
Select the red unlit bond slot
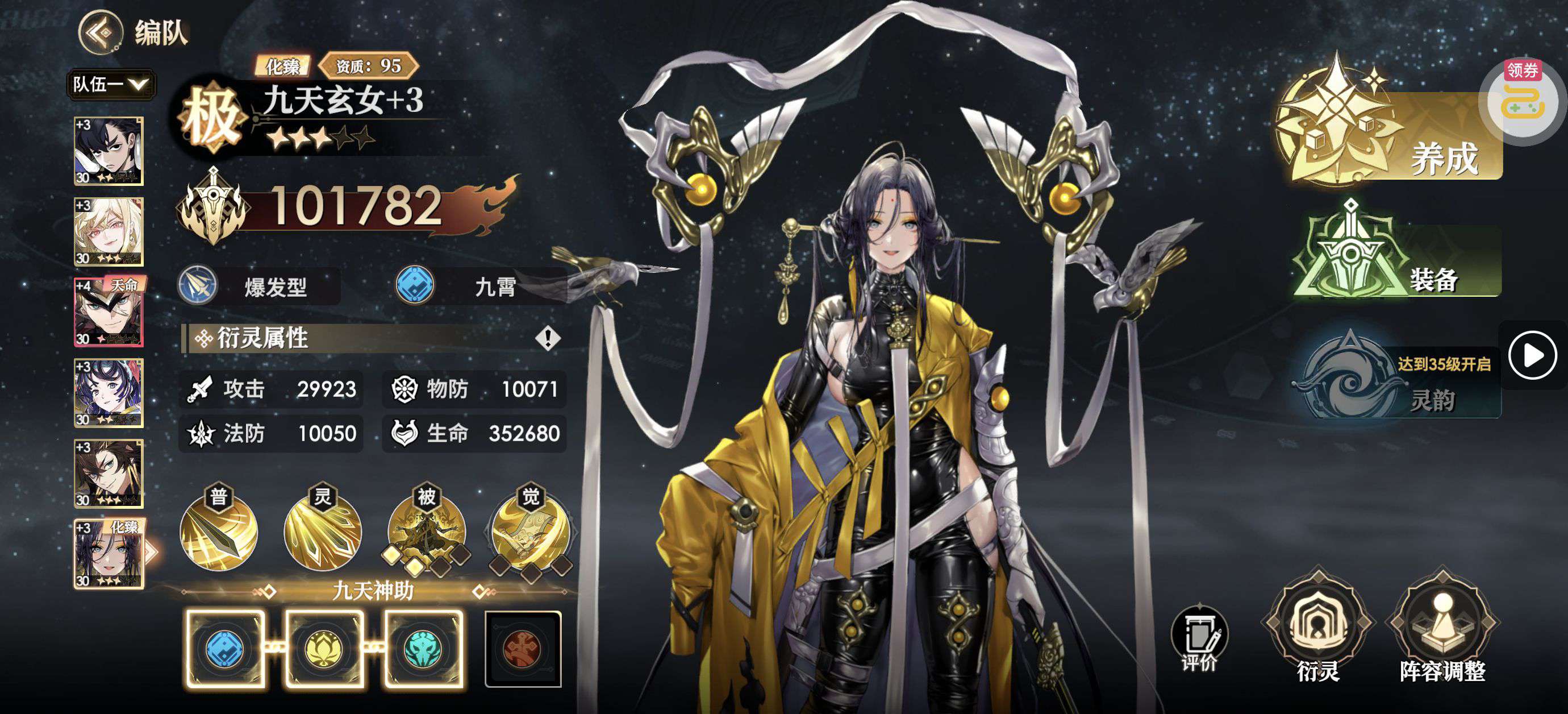[523, 649]
